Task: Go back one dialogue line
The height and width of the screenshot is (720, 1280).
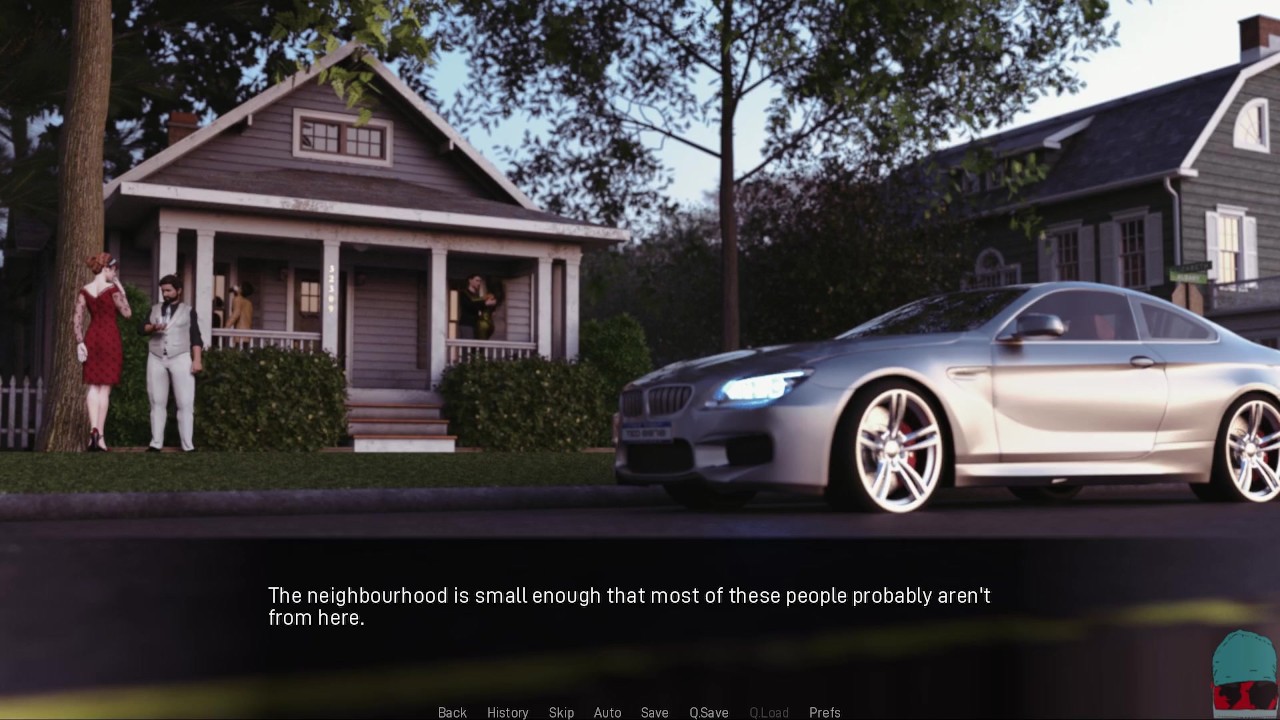Action: 452,712
